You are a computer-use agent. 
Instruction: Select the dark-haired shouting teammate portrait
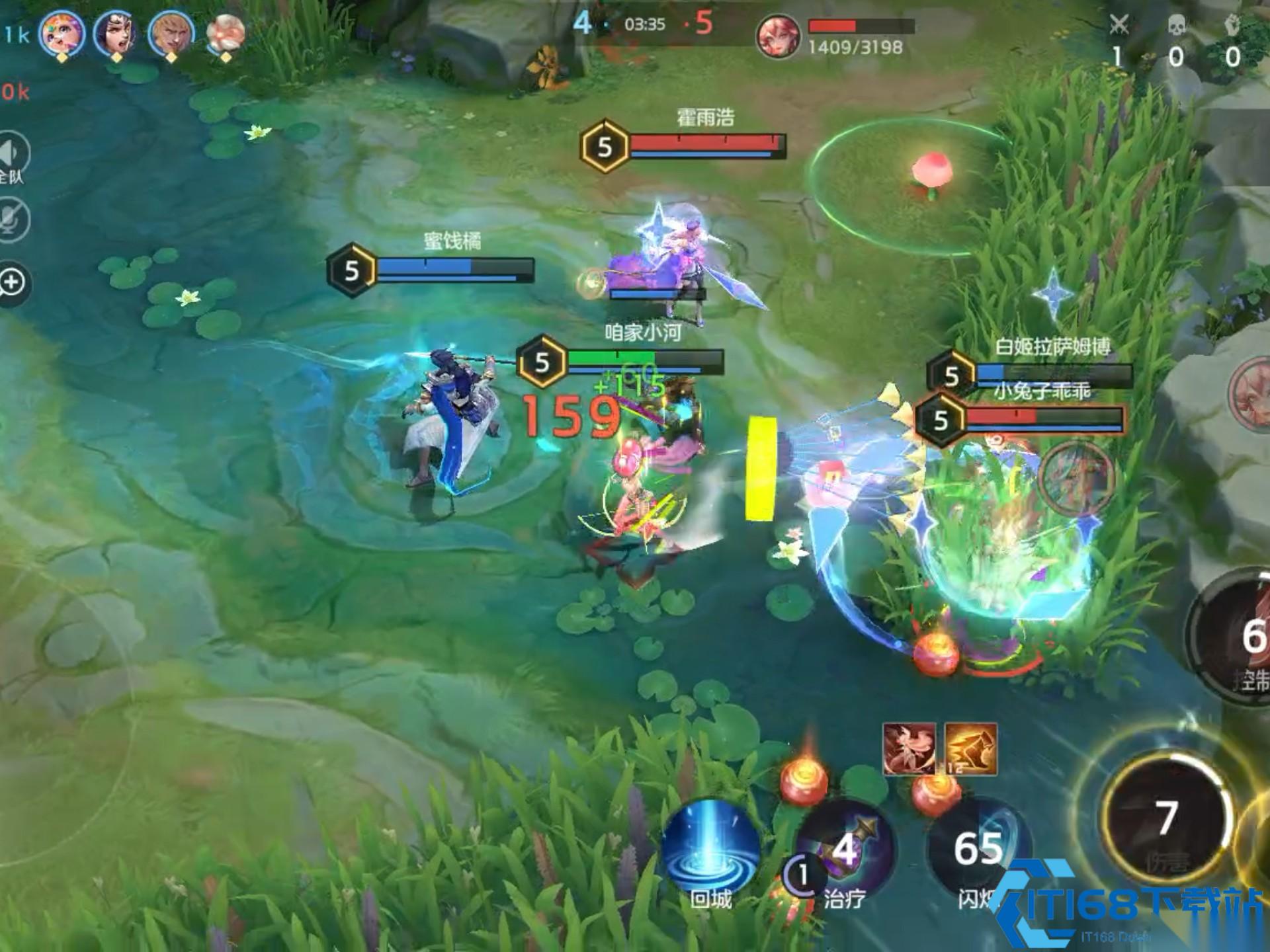[x=116, y=33]
